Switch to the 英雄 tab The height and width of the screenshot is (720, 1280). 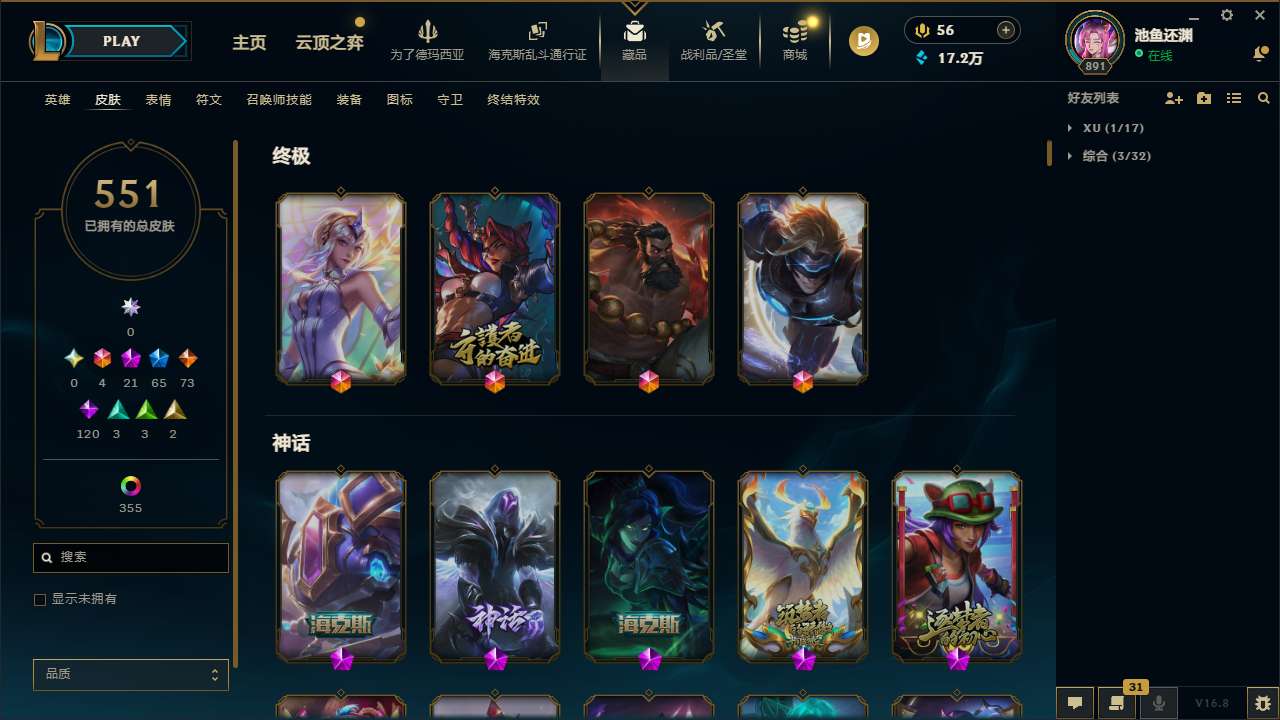[57, 100]
